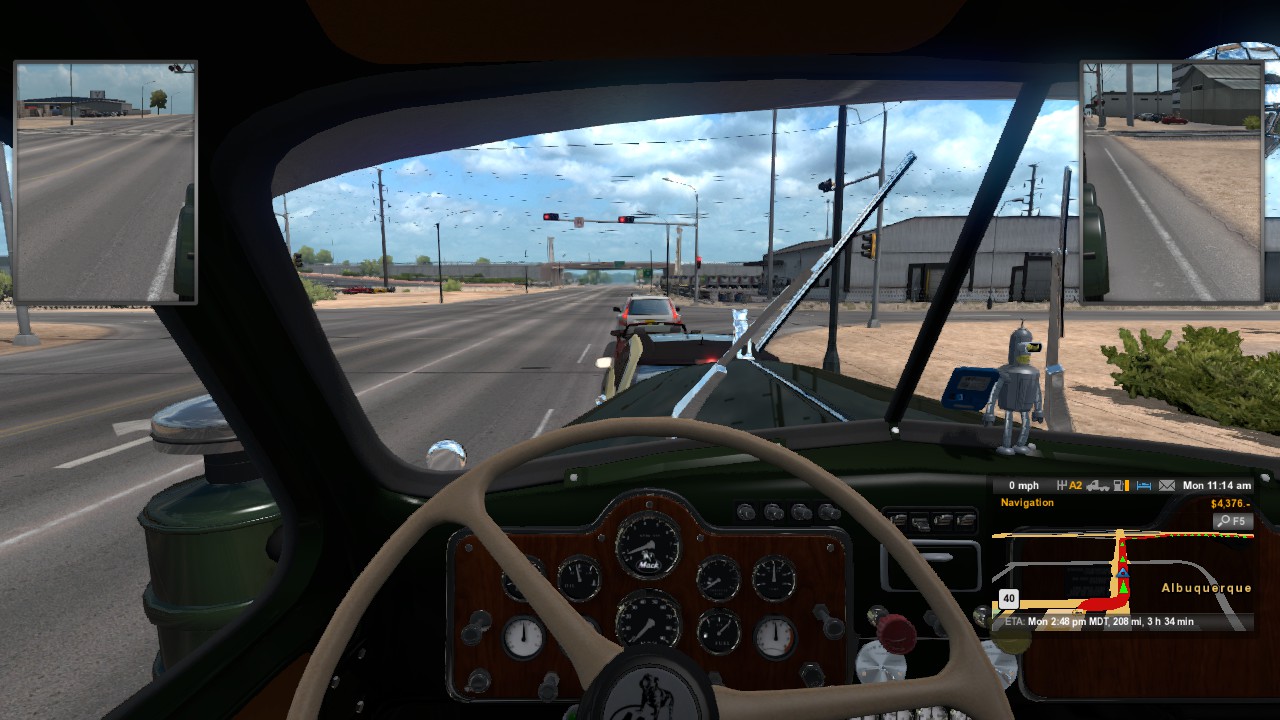Open the mail envelope icon
The height and width of the screenshot is (720, 1280).
click(1167, 486)
